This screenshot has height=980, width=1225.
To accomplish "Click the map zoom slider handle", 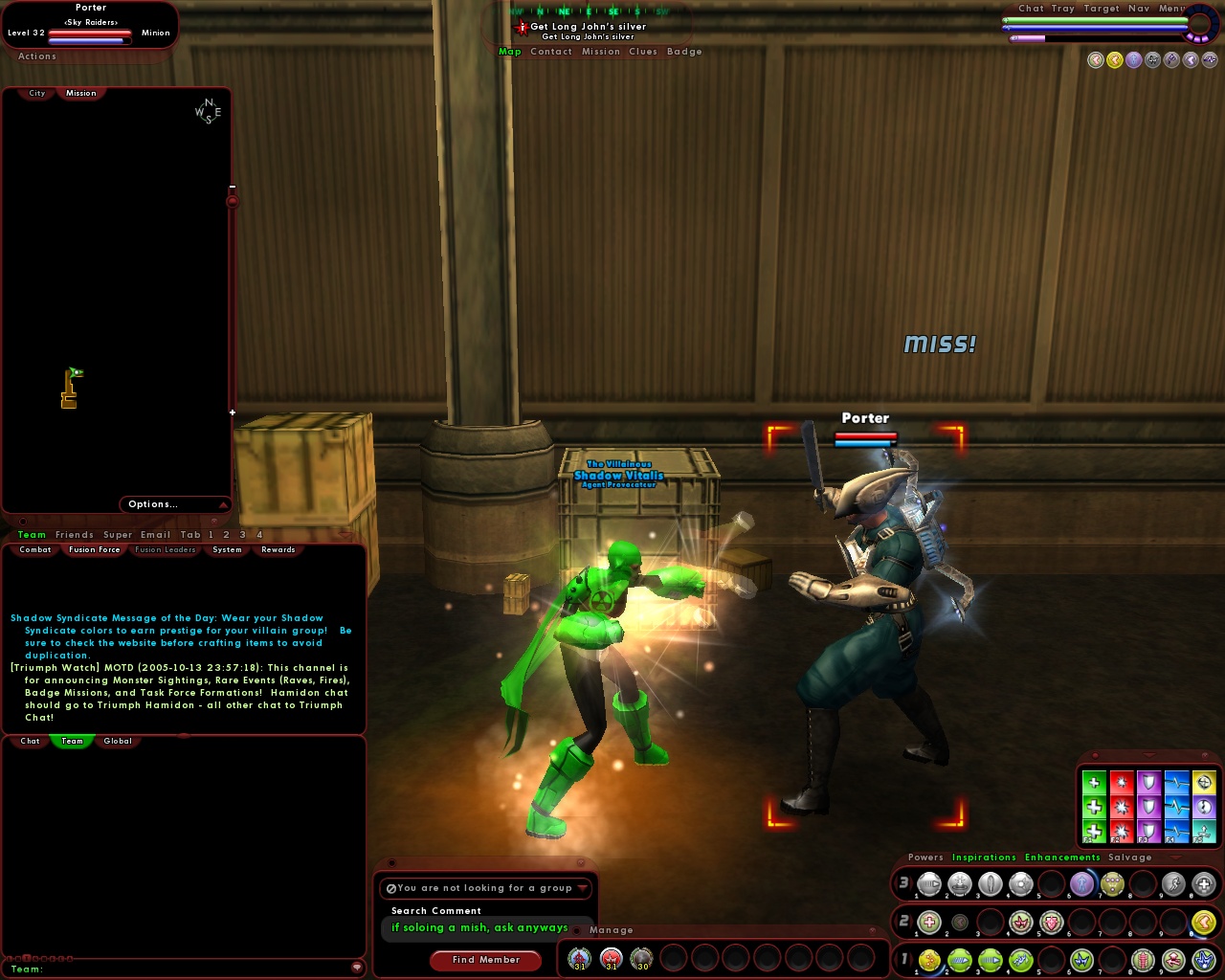I will [231, 200].
